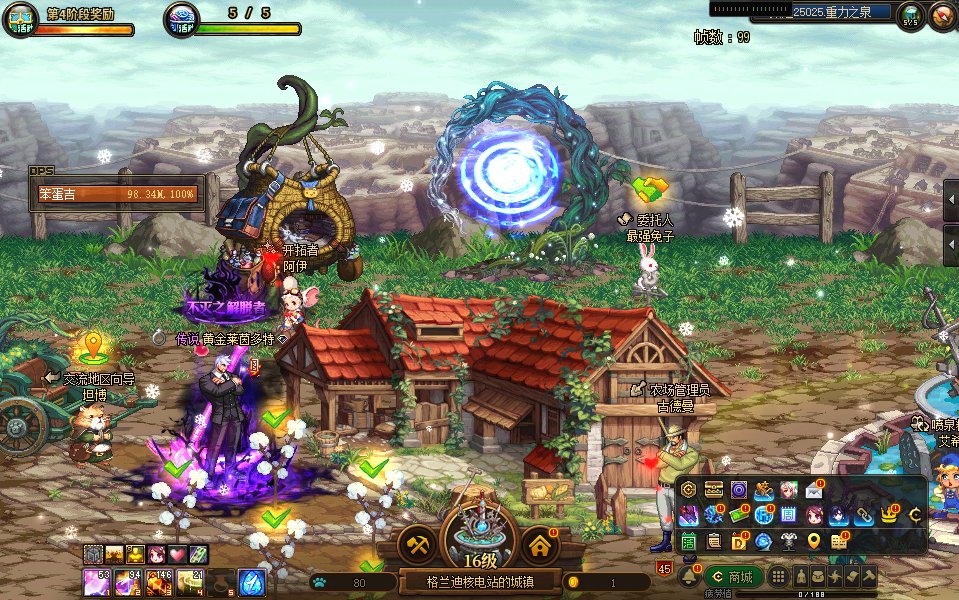
Task: Open the character silhouette toolbar button
Action: point(802,576)
